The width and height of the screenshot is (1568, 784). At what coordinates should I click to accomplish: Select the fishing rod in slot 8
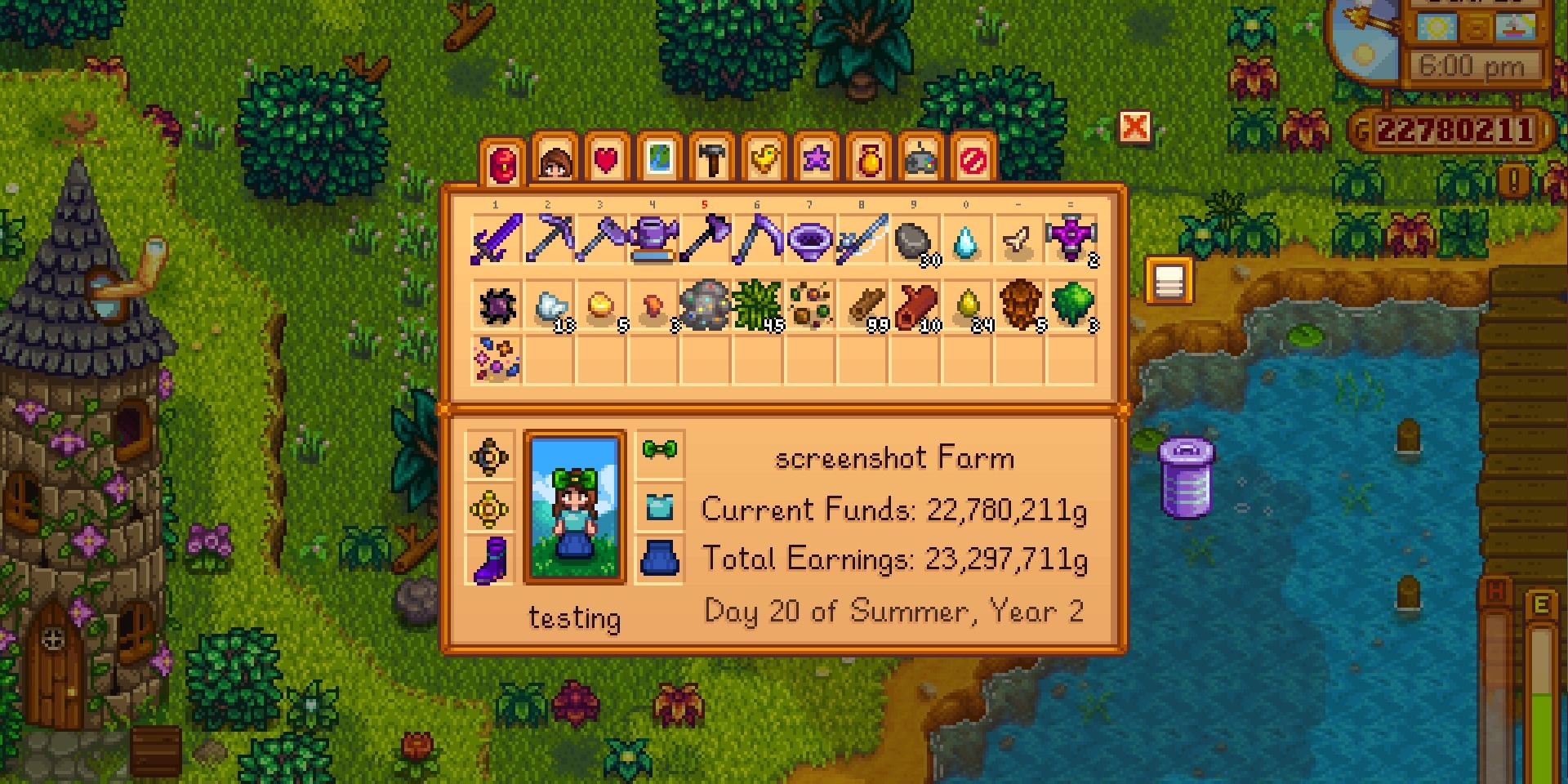862,238
